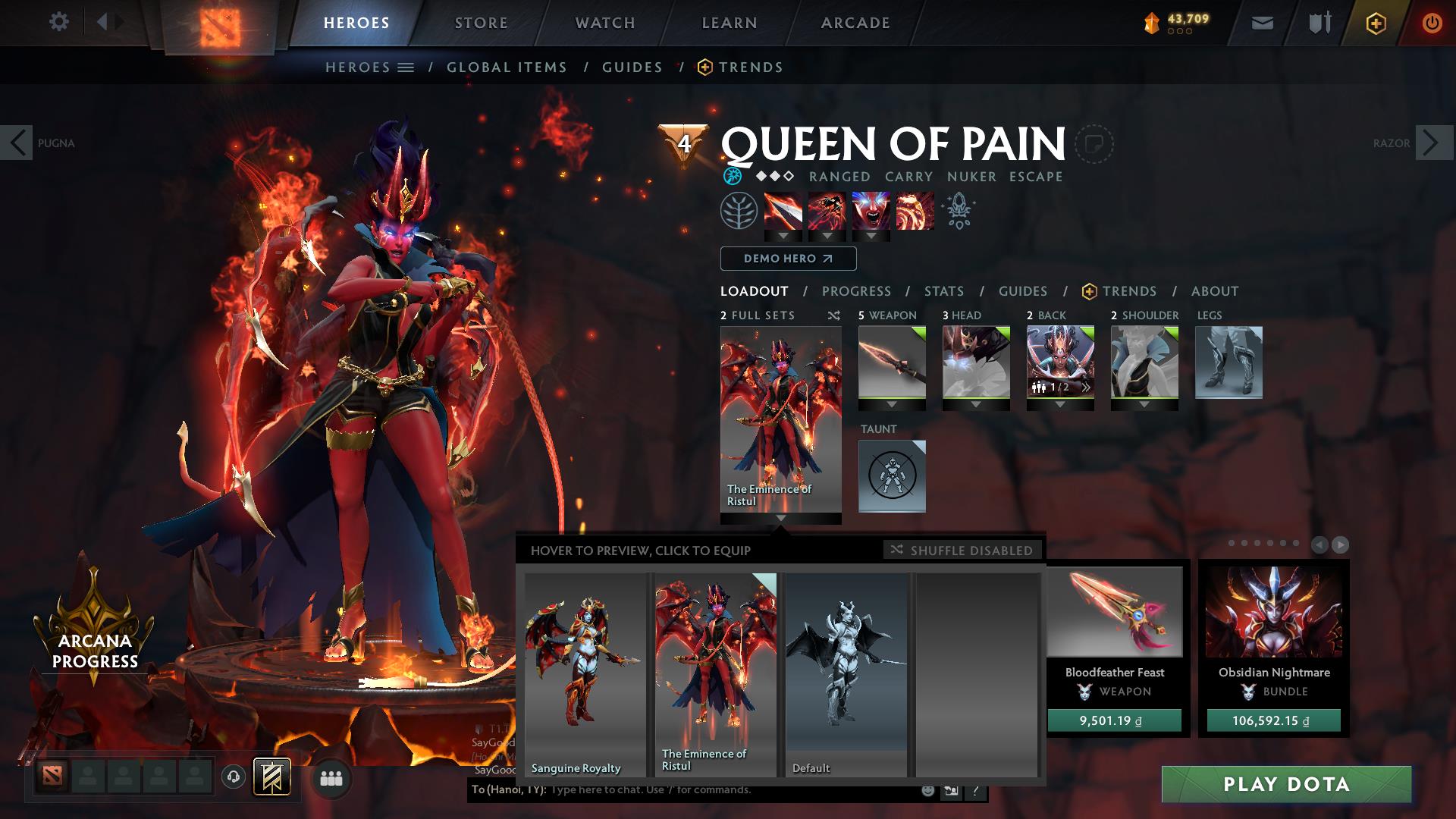
Task: Click the next style chevron on the Back slot
Action: [x=1087, y=387]
